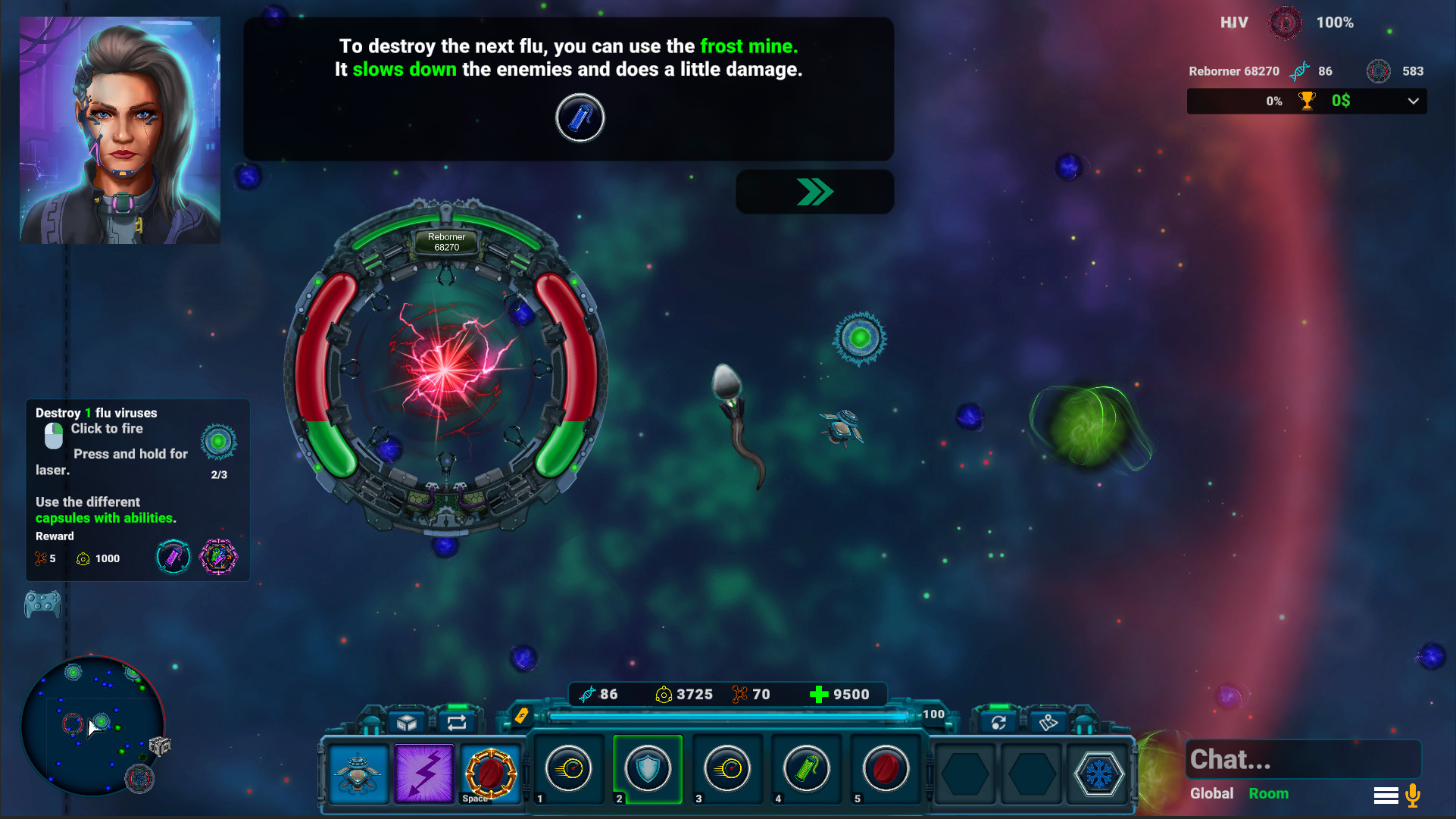The width and height of the screenshot is (1456, 819).
Task: Click the cube icon left of the hotbar
Action: point(406,722)
